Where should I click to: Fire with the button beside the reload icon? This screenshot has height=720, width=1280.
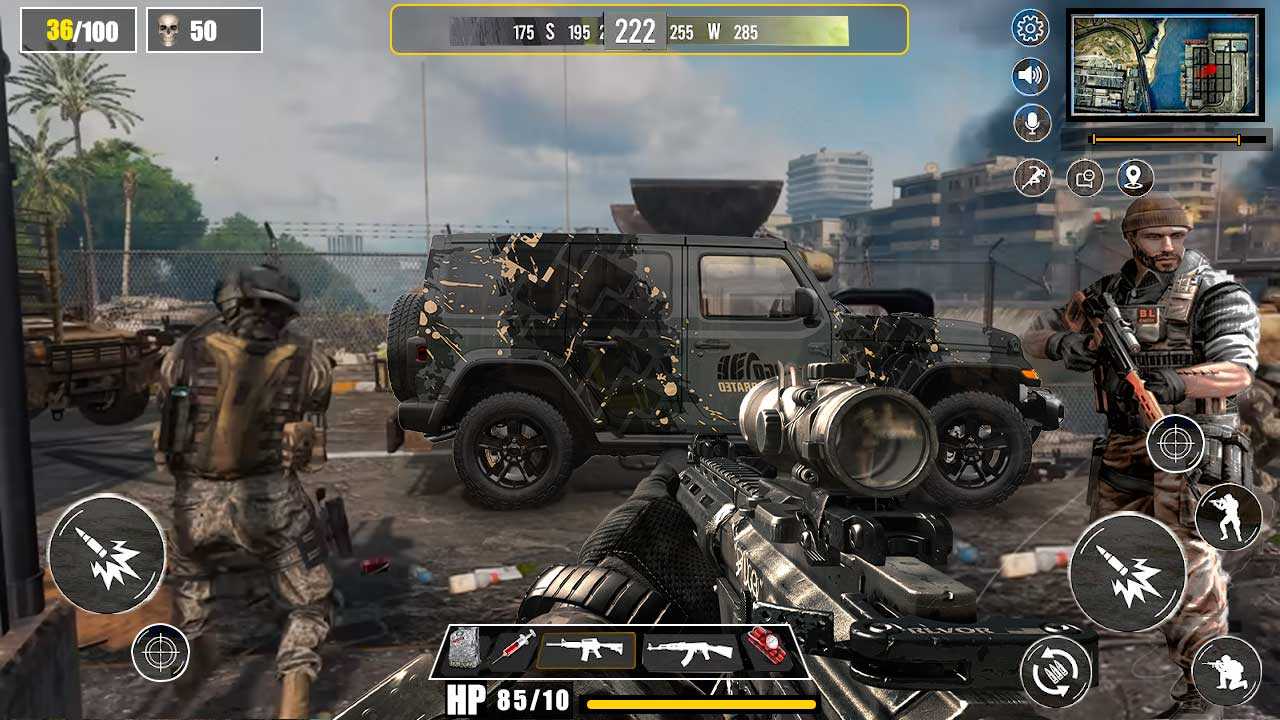tap(1128, 572)
